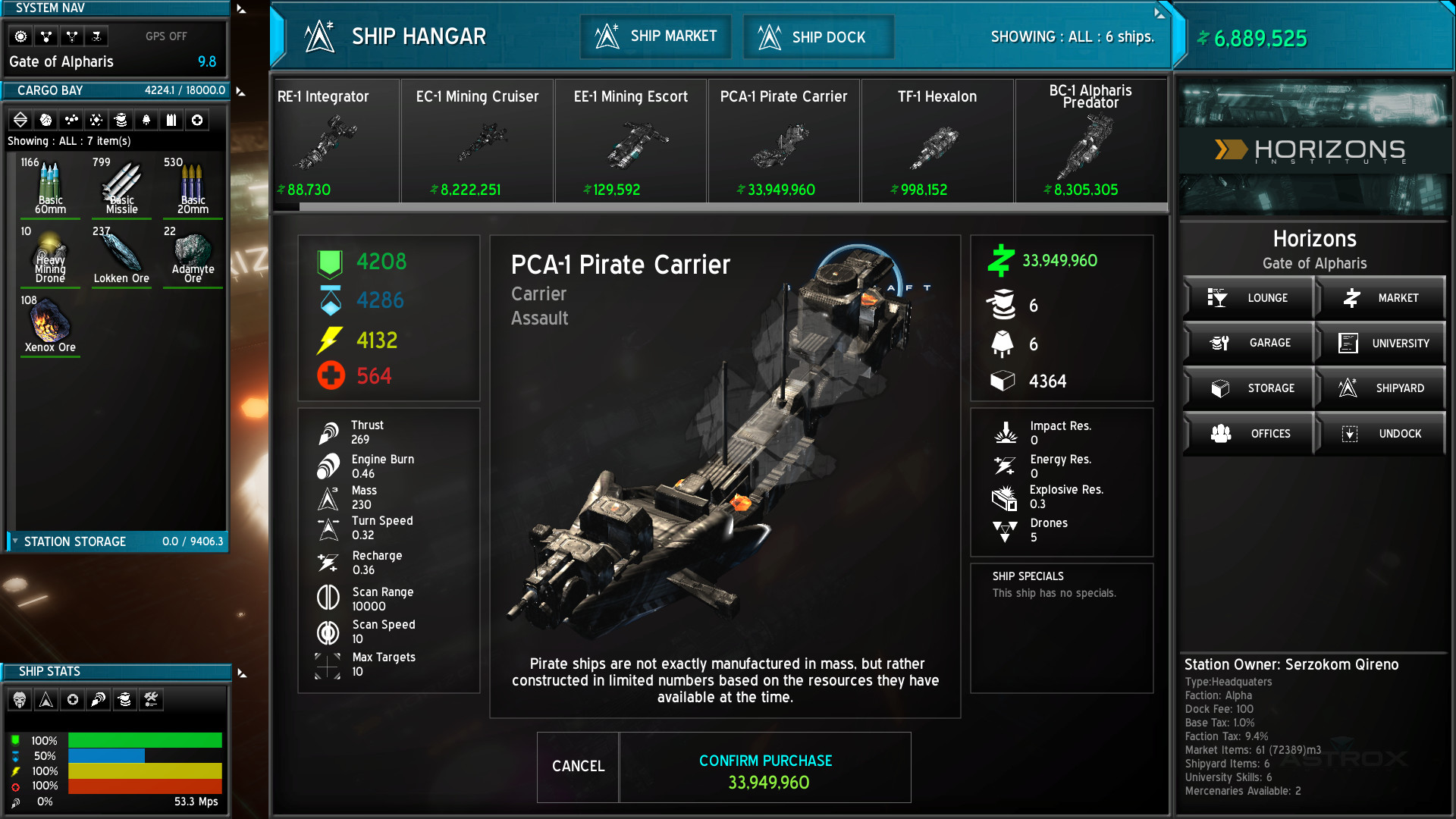Click Confirm Purchase for the Pirate Carrier

(x=765, y=767)
